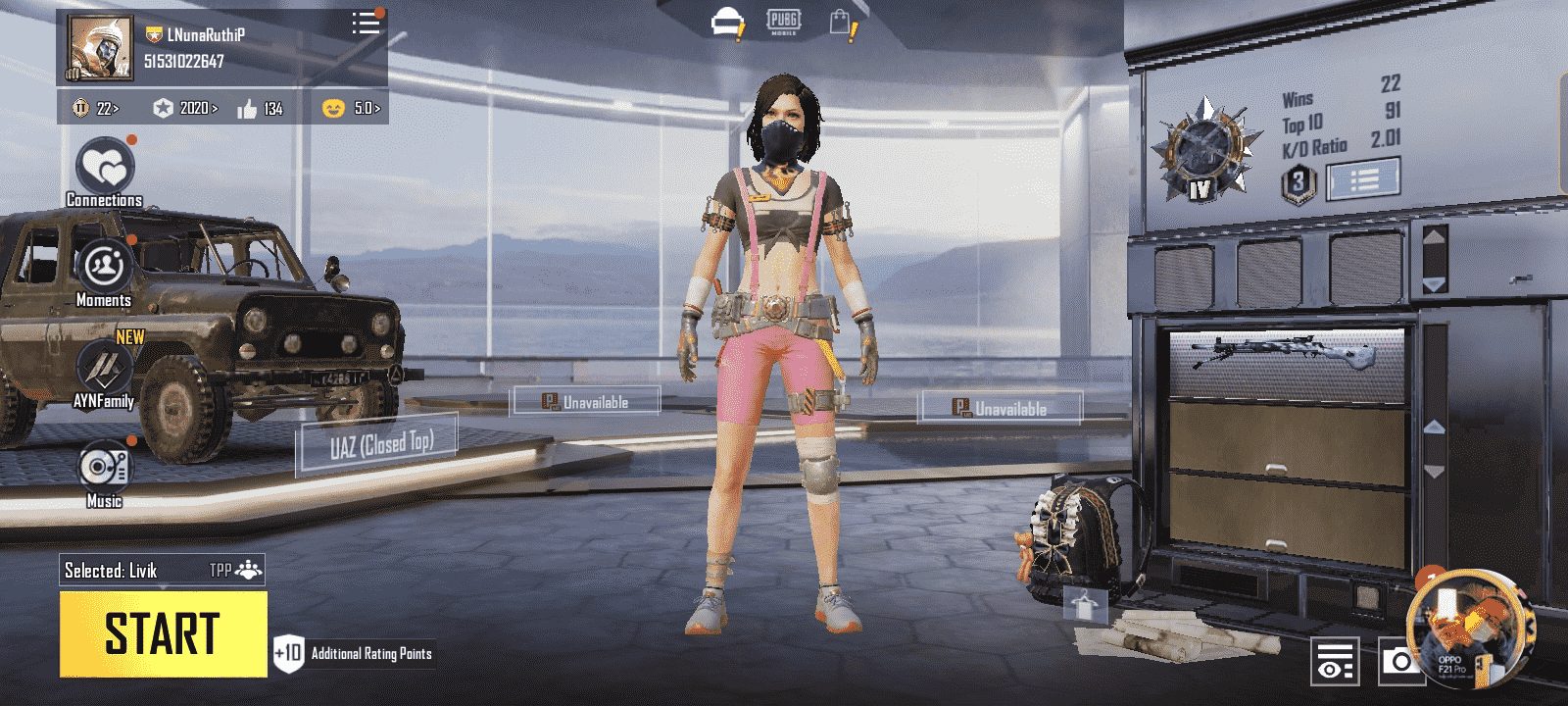Show the player level 22 details

coord(95,108)
